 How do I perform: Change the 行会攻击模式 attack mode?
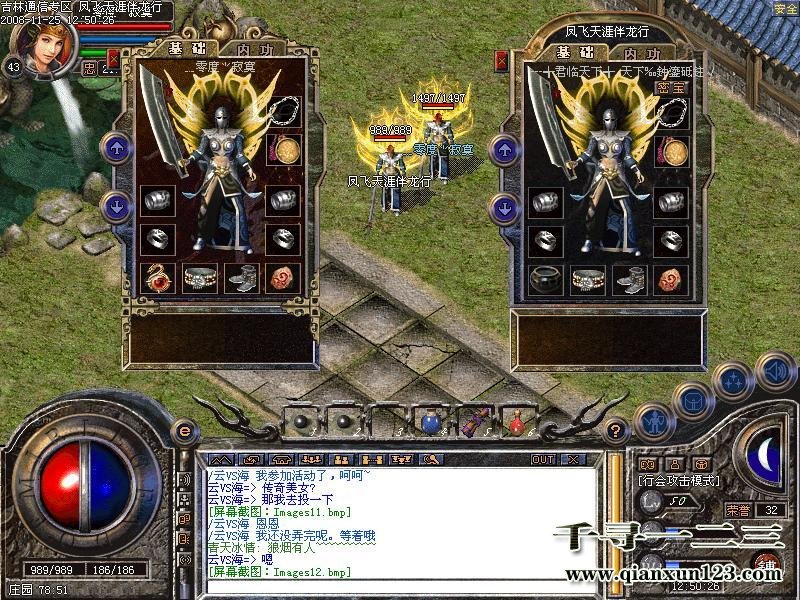677,480
